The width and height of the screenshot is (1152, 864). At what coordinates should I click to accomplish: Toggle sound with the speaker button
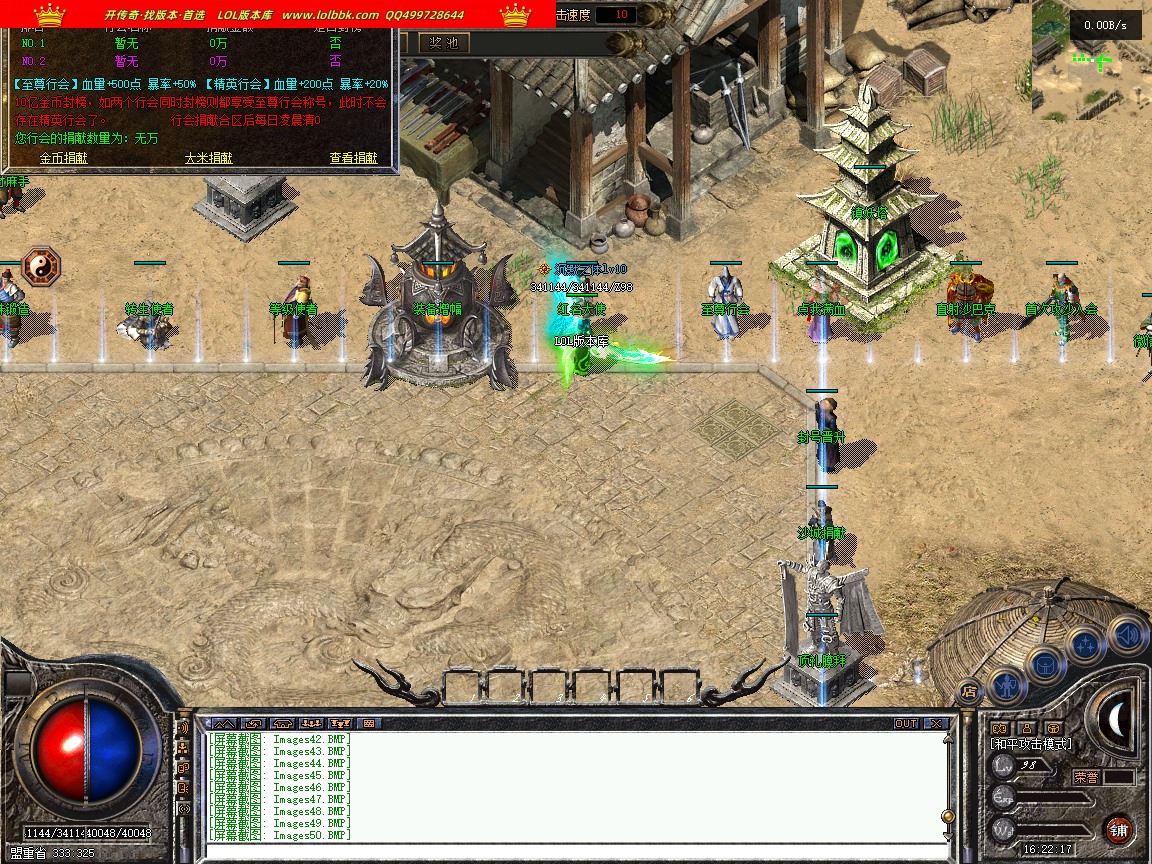point(1126,634)
